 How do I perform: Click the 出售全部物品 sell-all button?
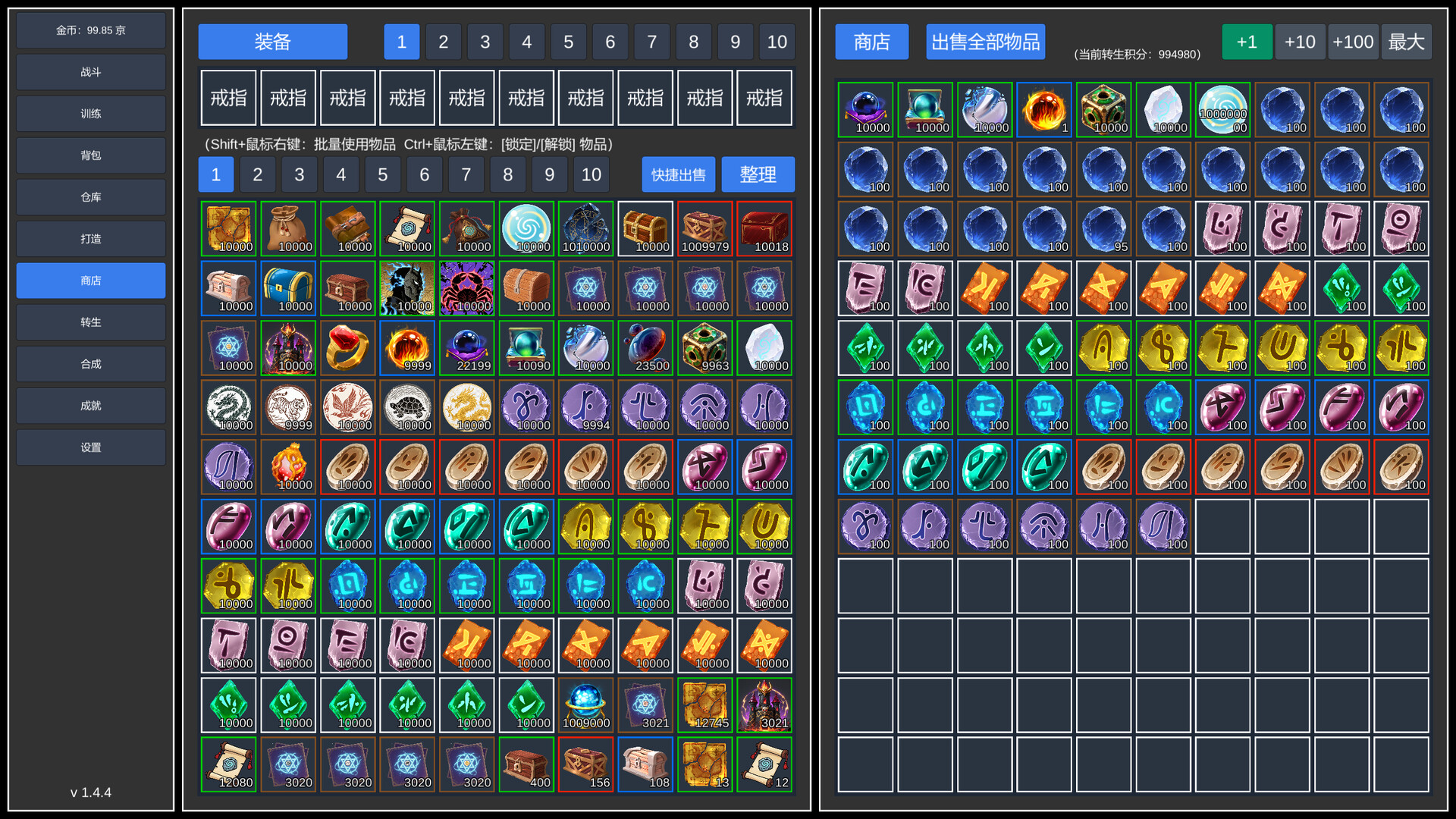(985, 42)
